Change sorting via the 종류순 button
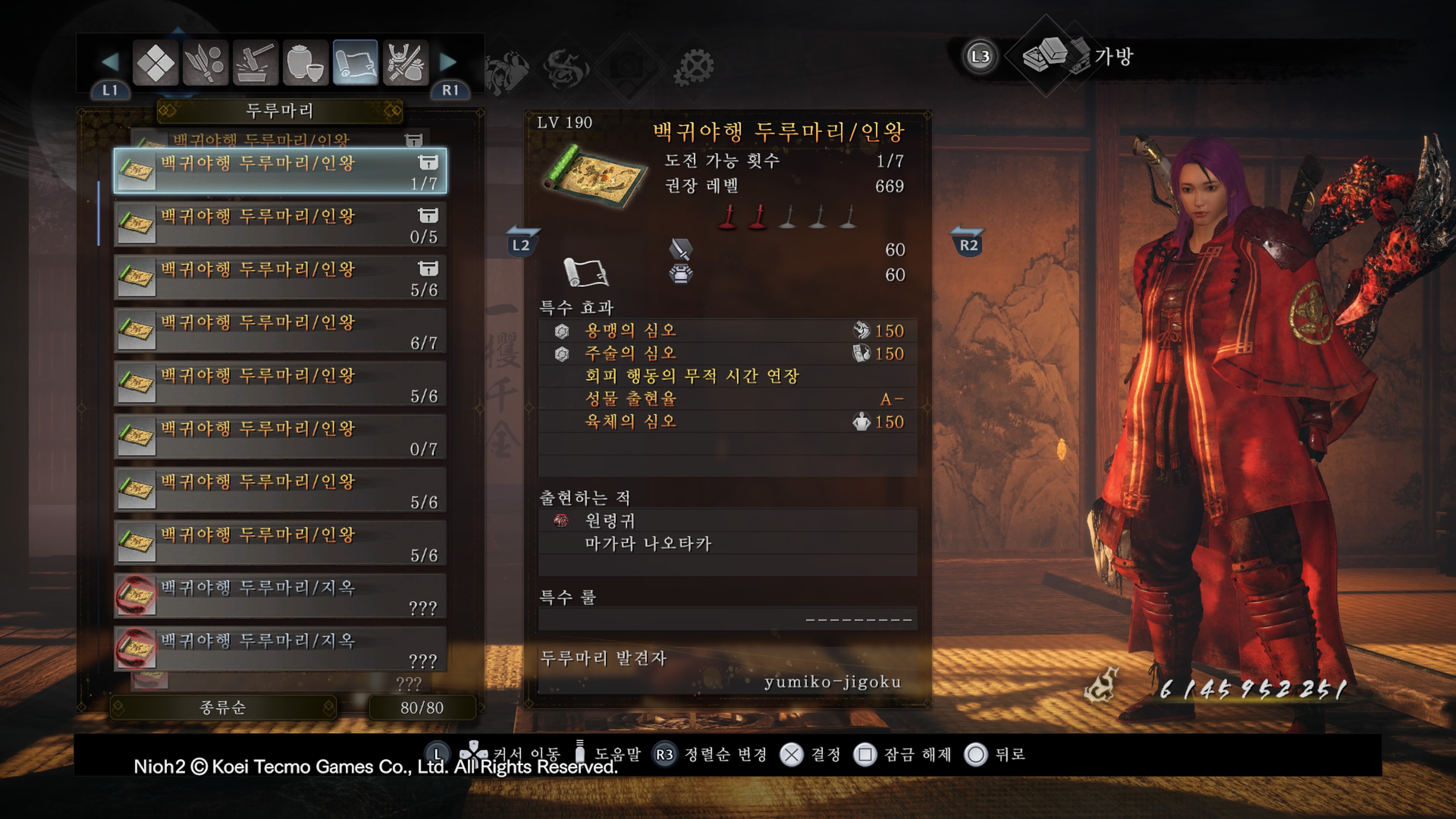This screenshot has width=1456, height=819. coord(223,707)
